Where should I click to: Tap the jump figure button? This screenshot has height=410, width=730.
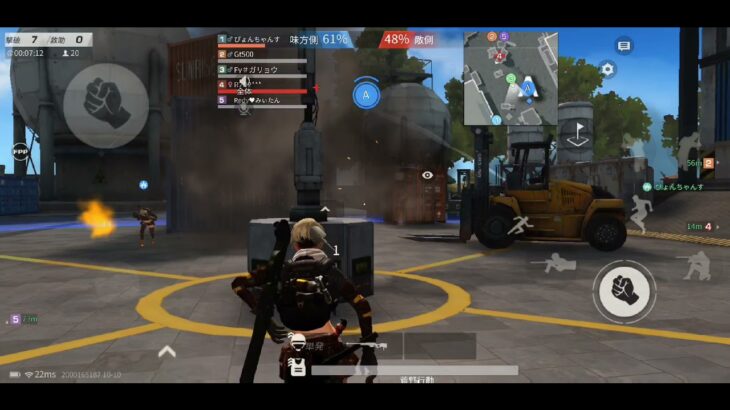point(639,211)
